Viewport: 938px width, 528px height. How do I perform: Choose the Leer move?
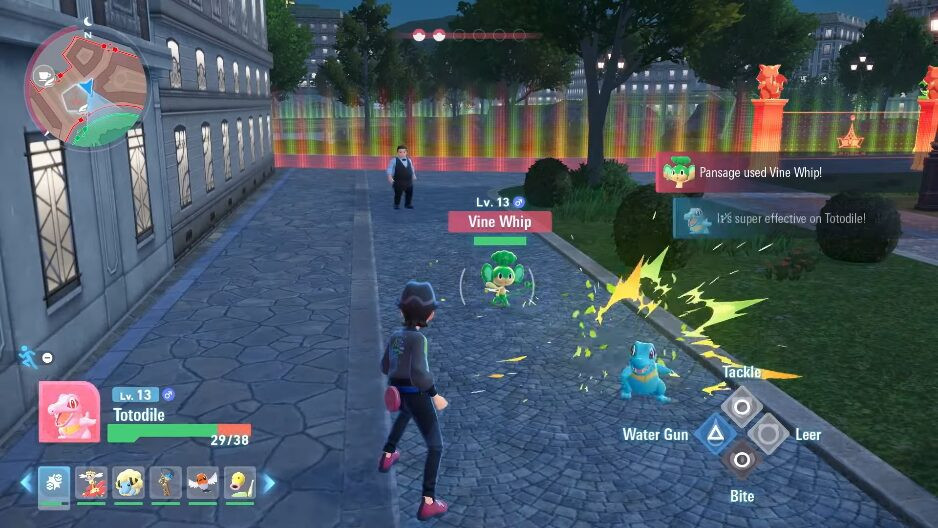[768, 433]
